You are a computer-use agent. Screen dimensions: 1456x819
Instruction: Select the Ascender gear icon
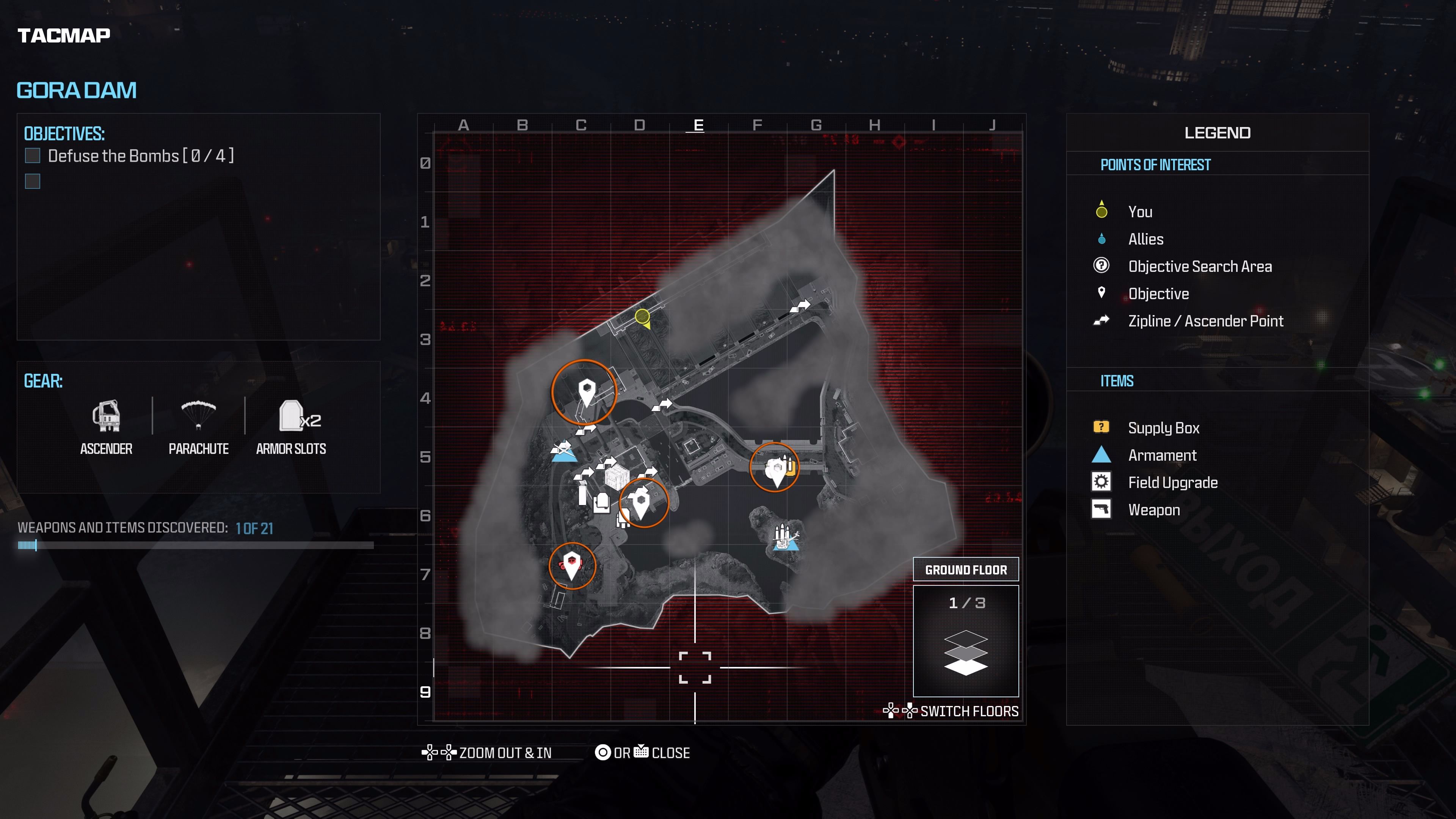(106, 416)
